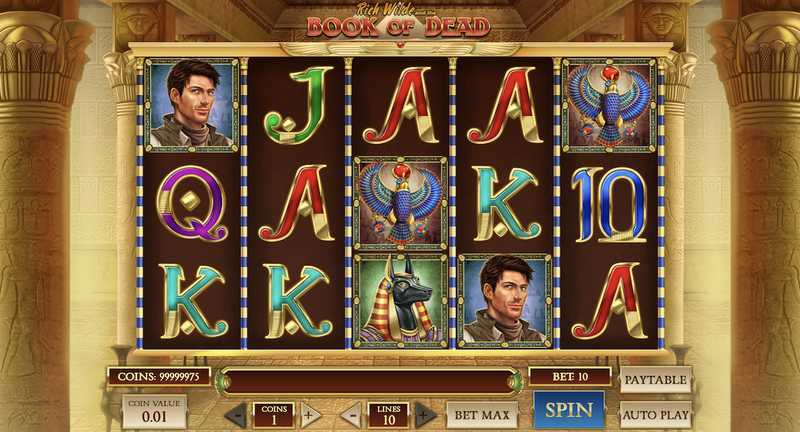Viewport: 800px width, 432px height.
Task: Choose Bet Max
Action: [x=482, y=413]
